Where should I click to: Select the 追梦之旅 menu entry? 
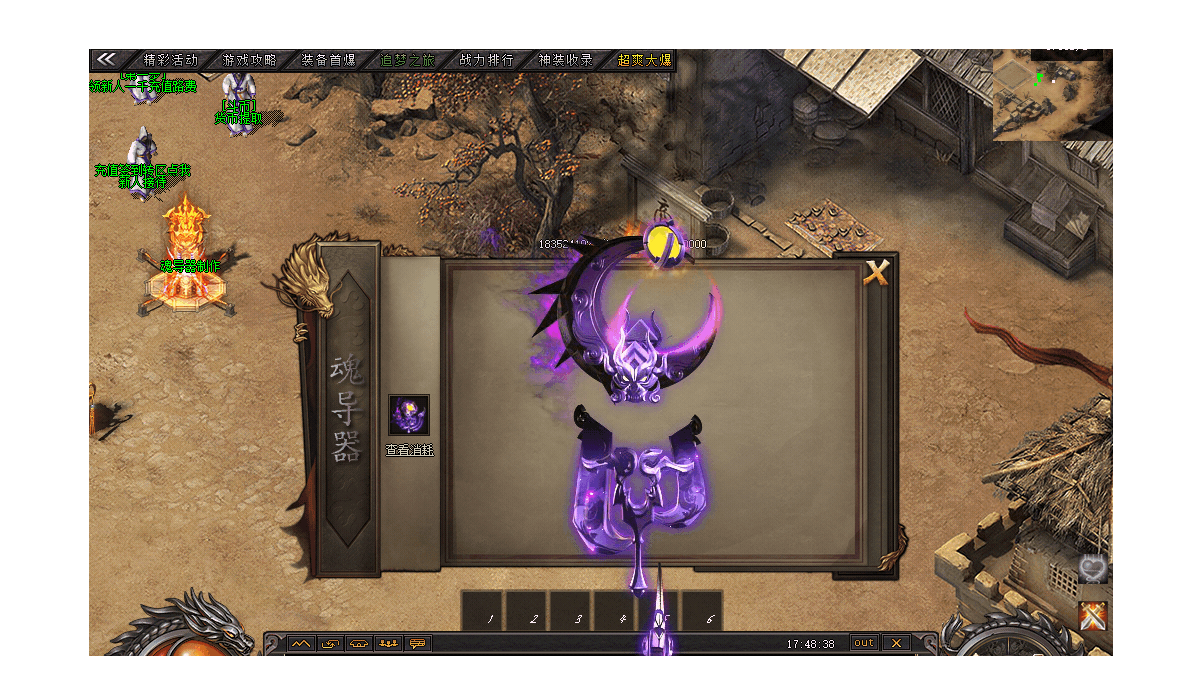click(407, 60)
